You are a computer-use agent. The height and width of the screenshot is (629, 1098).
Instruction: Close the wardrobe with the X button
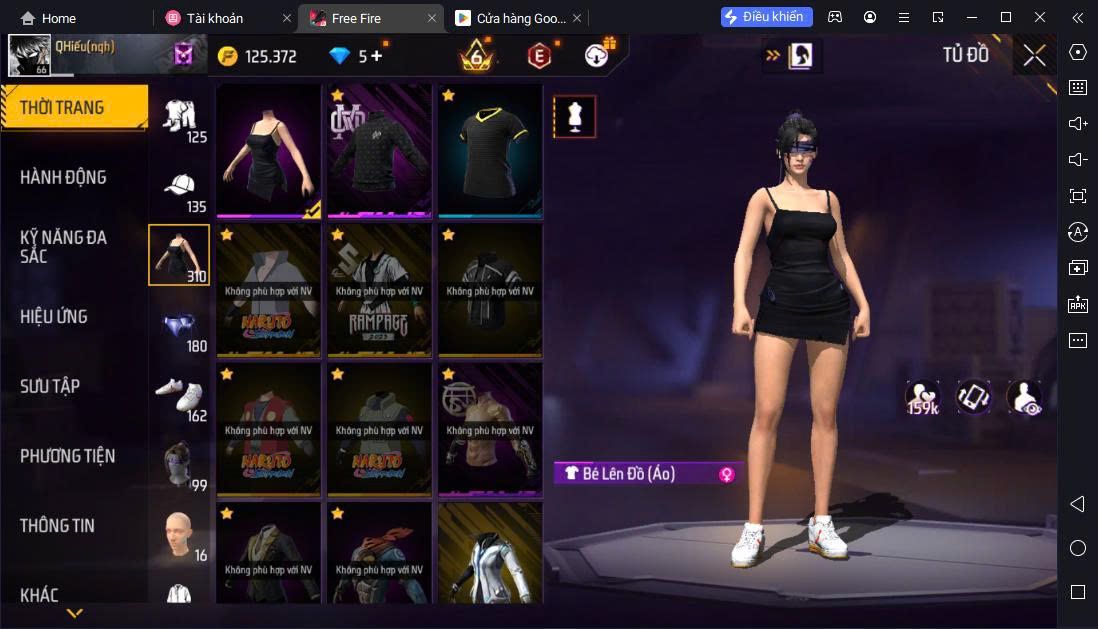tap(1034, 56)
